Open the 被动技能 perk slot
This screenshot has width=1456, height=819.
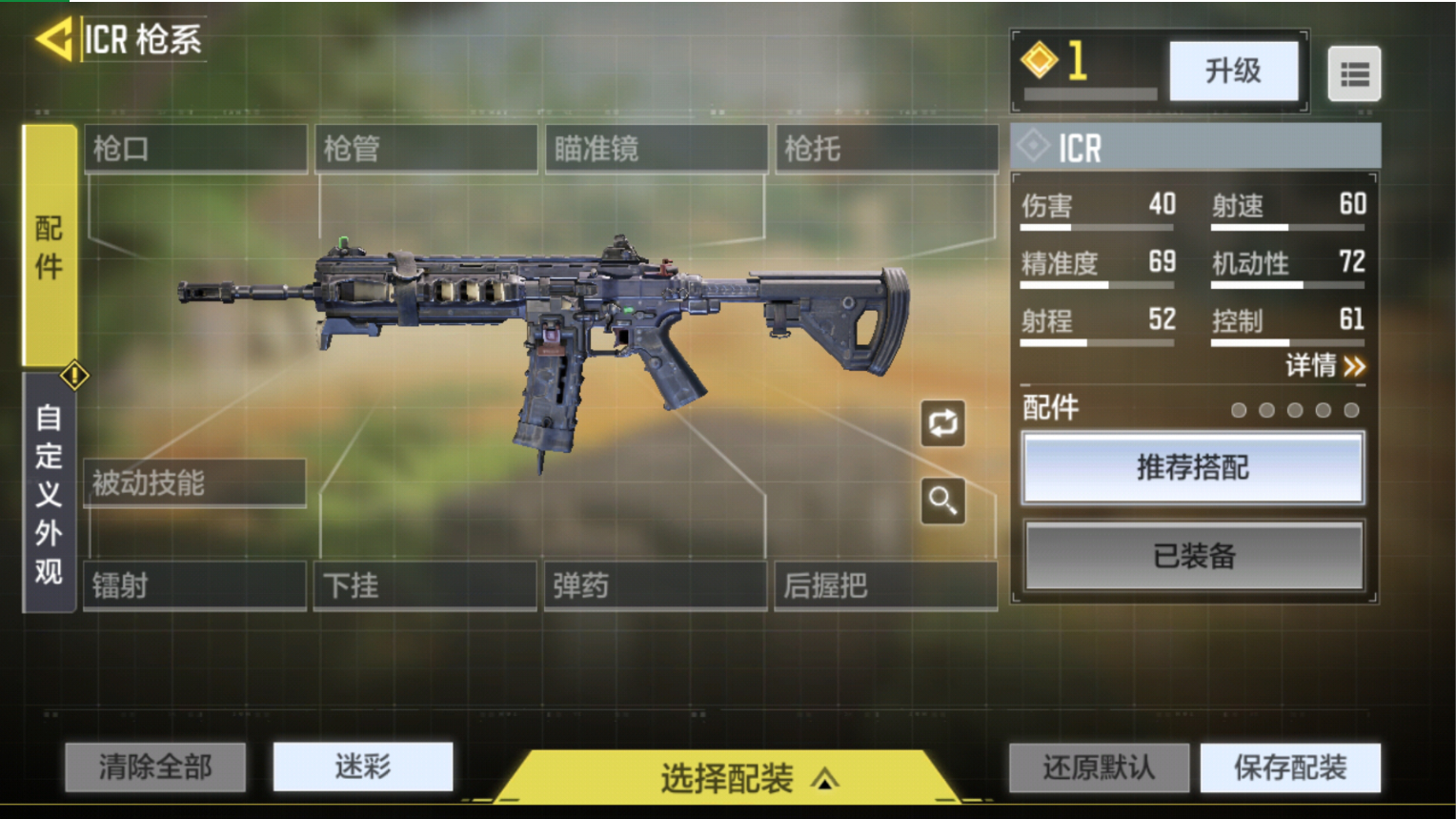point(195,483)
